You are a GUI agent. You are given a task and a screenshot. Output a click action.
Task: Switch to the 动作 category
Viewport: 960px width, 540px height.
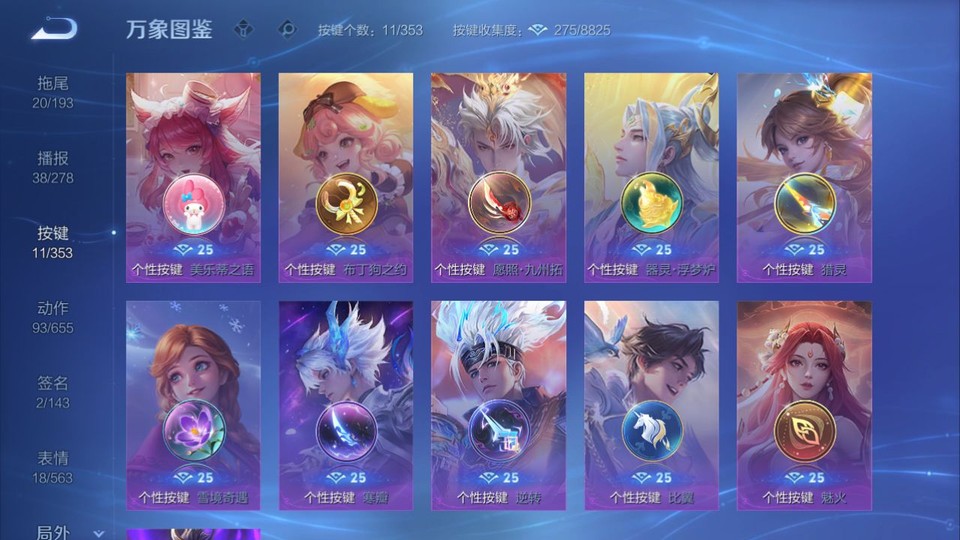pos(53,317)
